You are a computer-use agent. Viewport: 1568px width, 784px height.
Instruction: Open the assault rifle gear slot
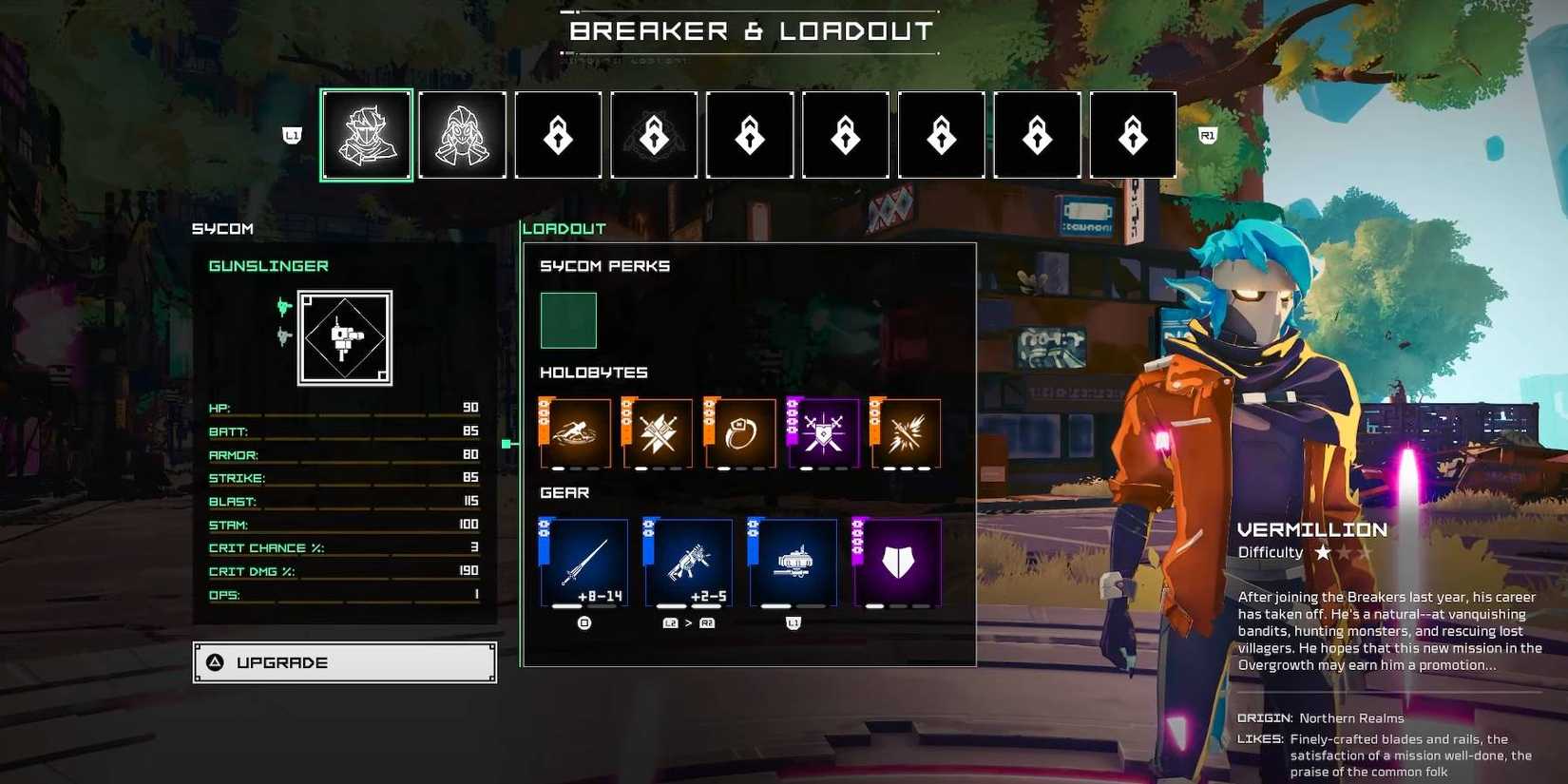click(x=689, y=563)
